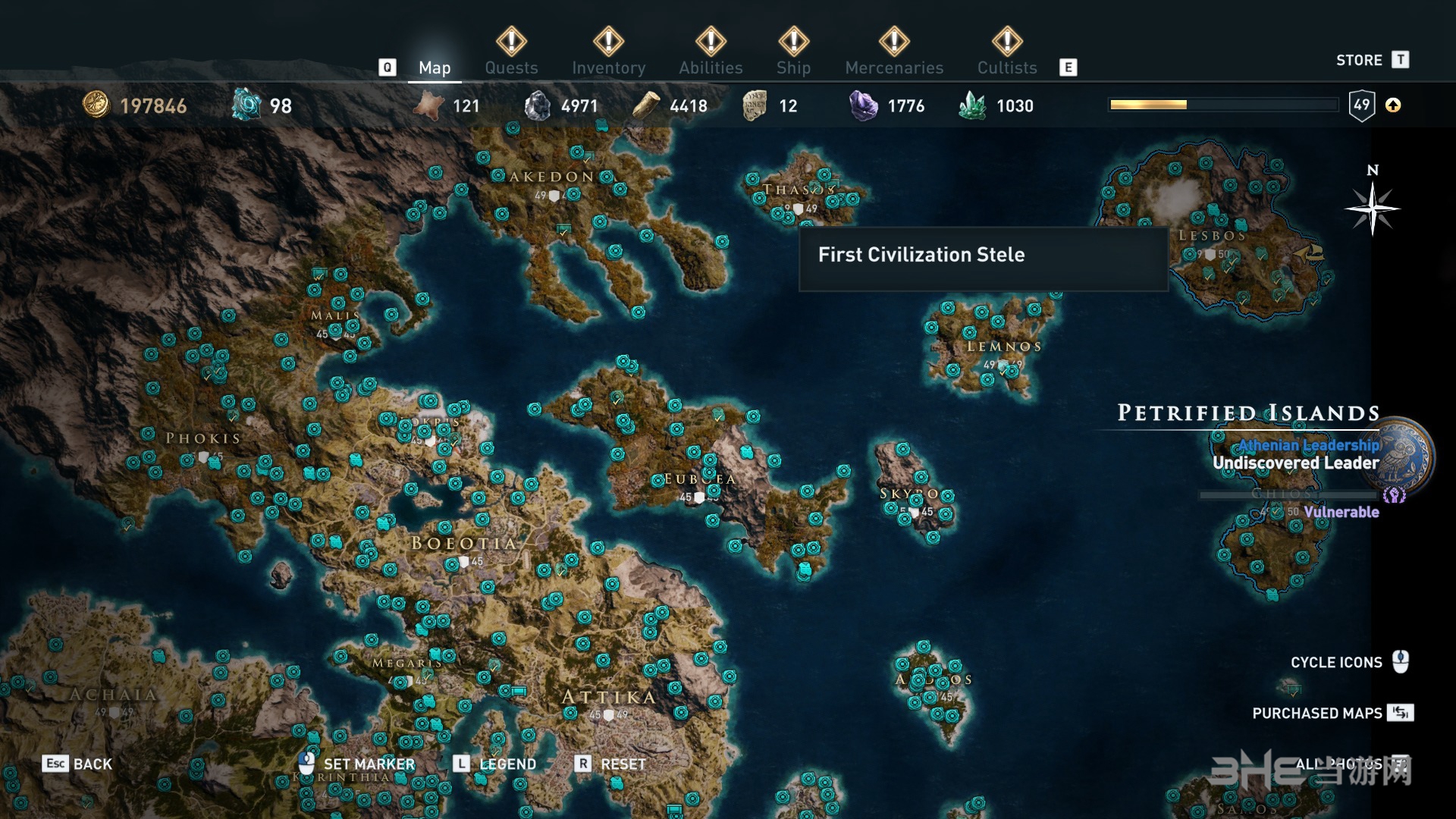The width and height of the screenshot is (1456, 819).
Task: Go back with the Back button
Action: [x=77, y=764]
